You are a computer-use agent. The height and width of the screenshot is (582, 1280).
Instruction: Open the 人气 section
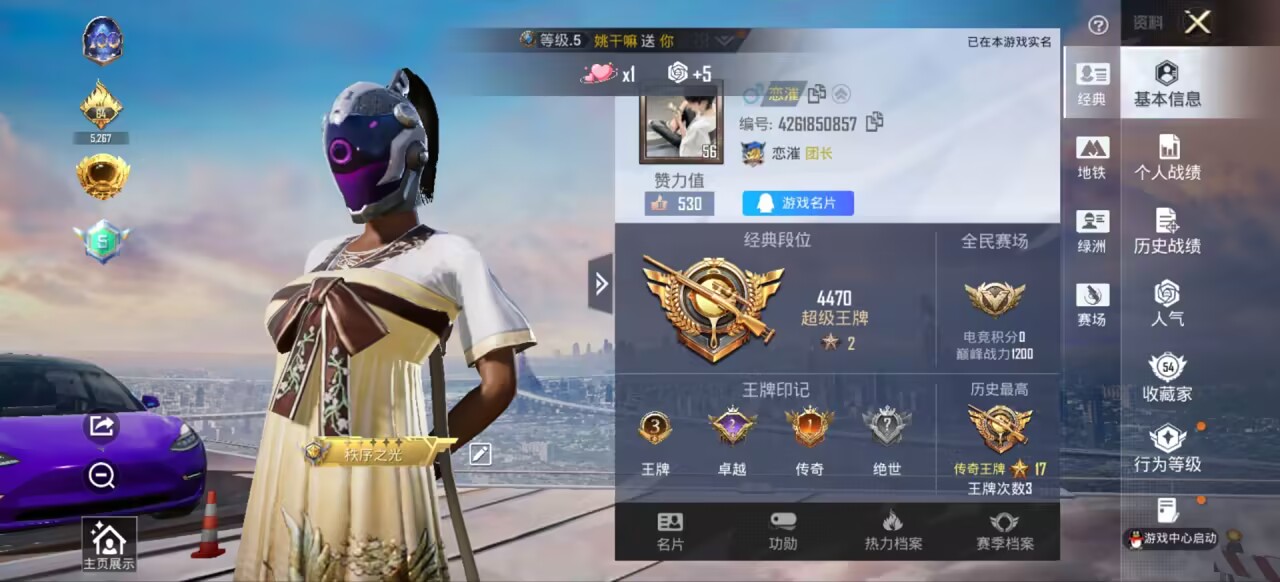(1167, 305)
